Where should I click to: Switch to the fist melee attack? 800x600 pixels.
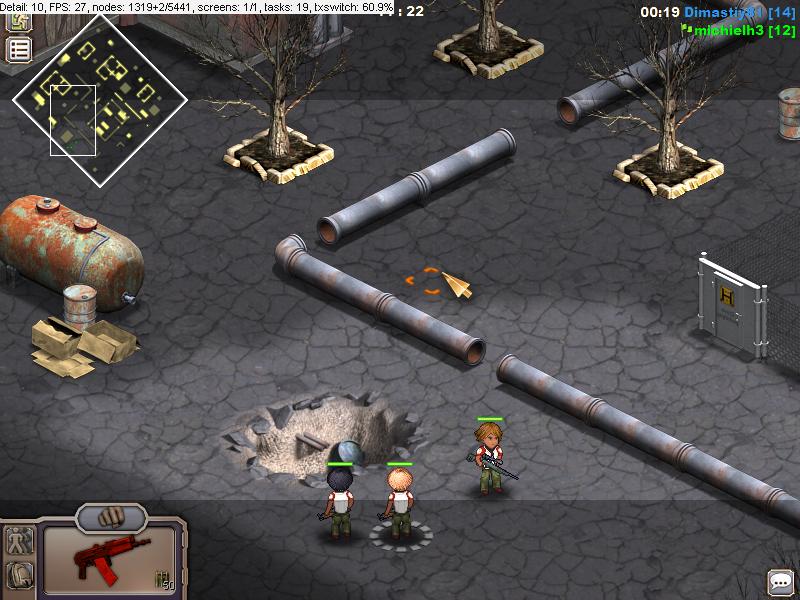(110, 518)
